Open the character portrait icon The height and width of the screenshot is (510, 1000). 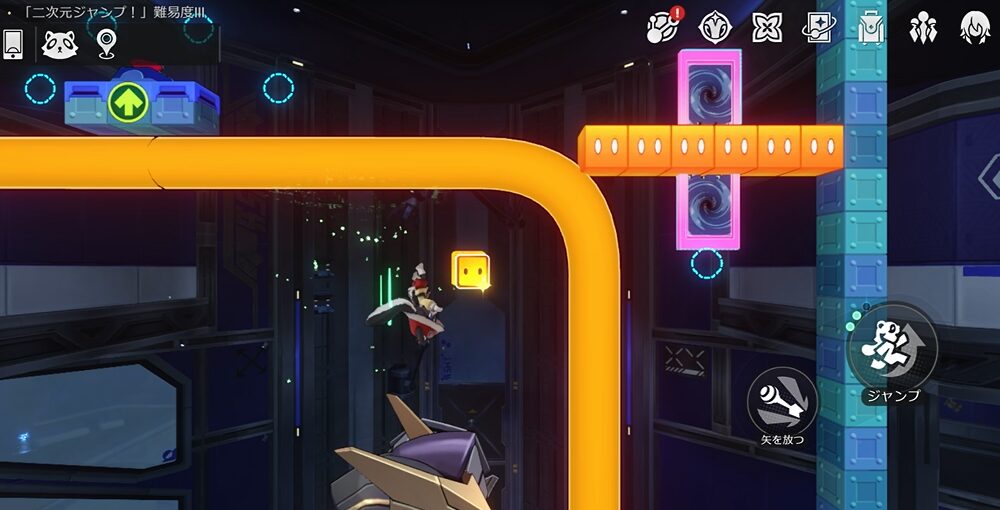point(975,27)
